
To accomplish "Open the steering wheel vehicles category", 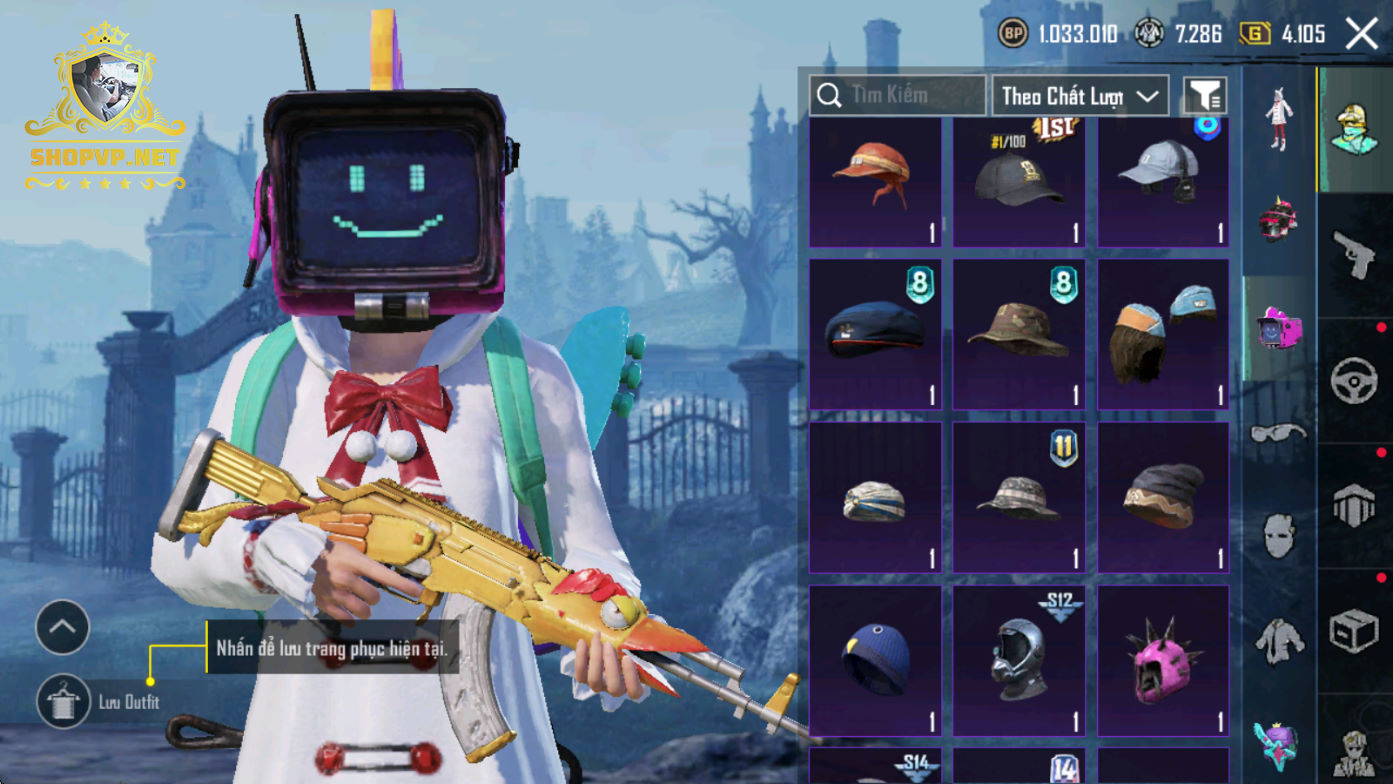I will coord(1355,381).
